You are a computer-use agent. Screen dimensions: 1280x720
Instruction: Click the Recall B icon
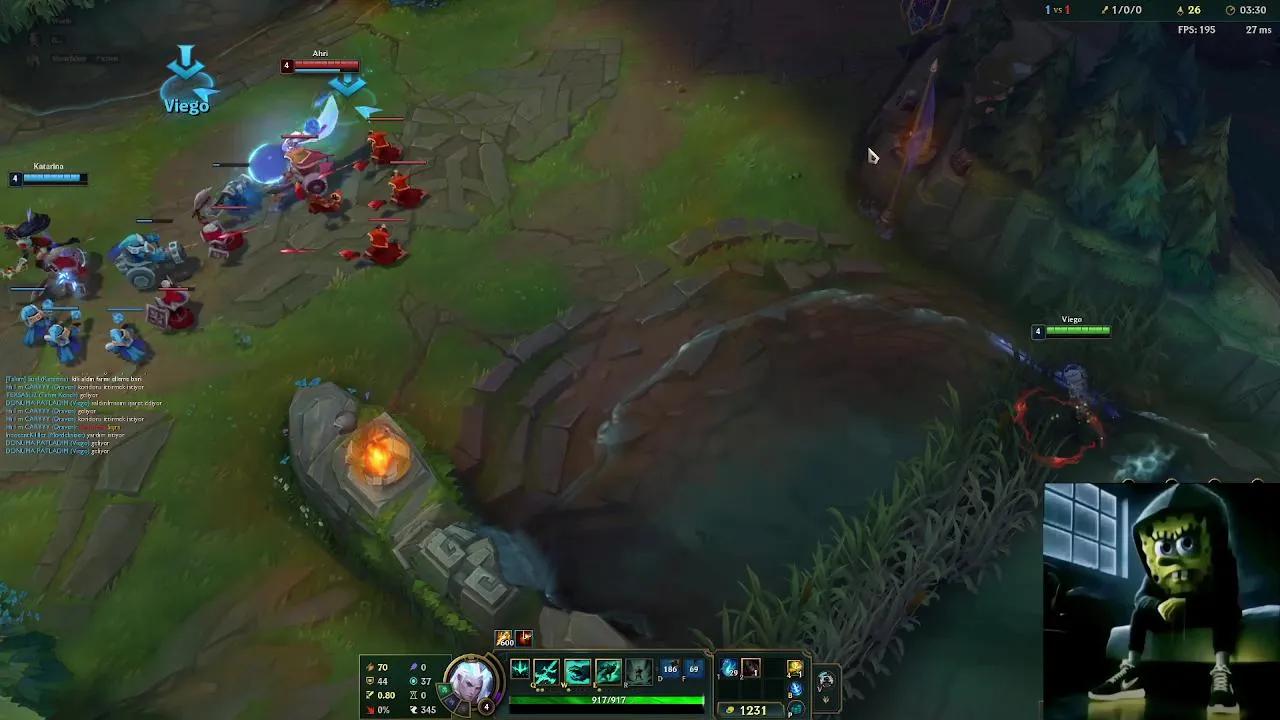tap(794, 689)
